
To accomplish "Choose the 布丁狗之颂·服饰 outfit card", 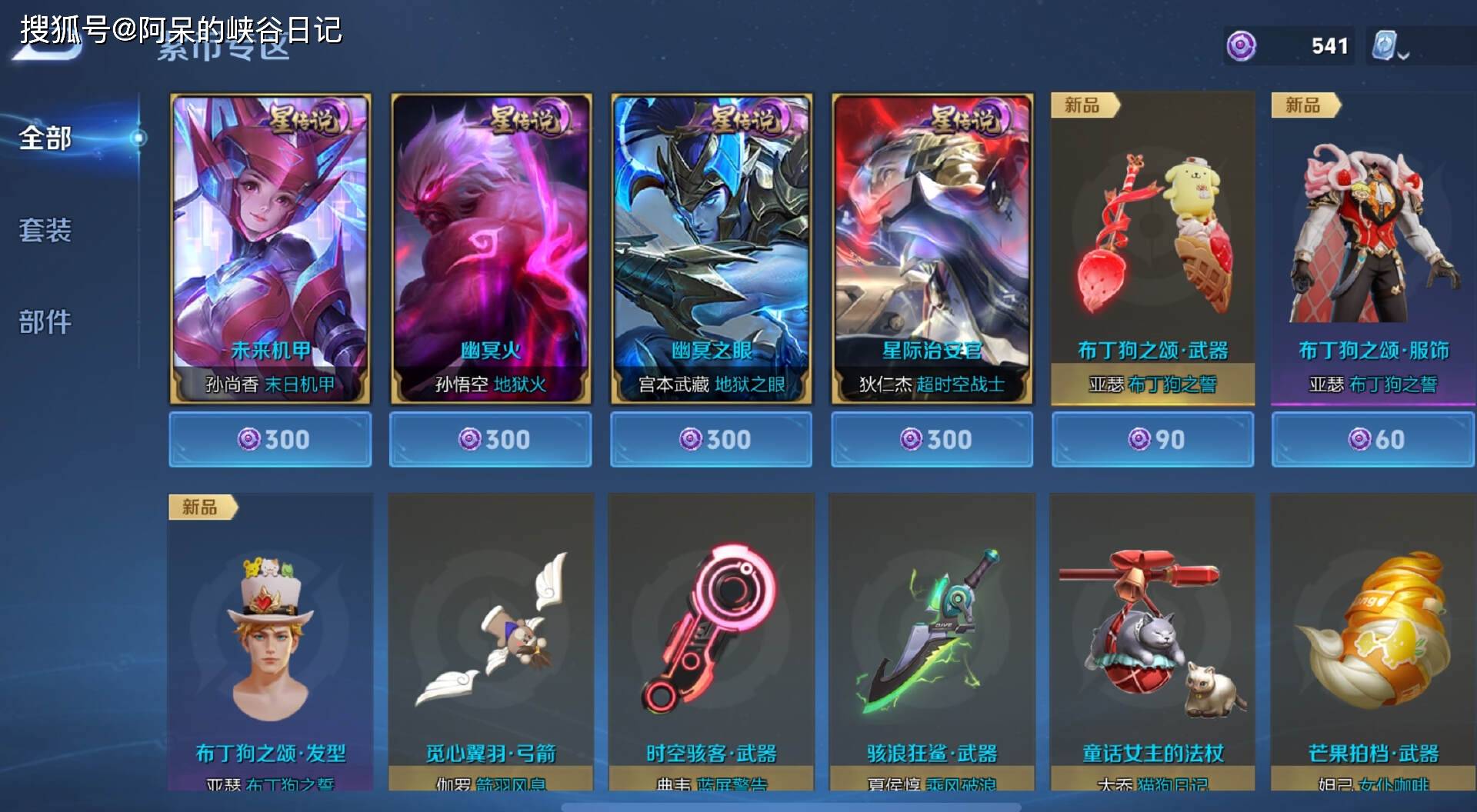I will [1373, 248].
